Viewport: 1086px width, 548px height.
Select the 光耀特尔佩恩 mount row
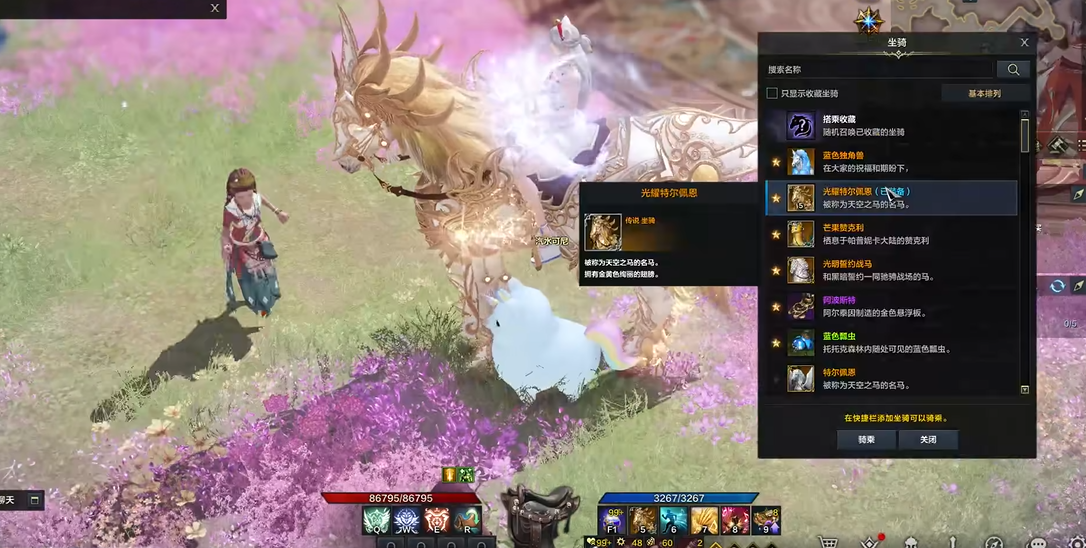pos(890,198)
